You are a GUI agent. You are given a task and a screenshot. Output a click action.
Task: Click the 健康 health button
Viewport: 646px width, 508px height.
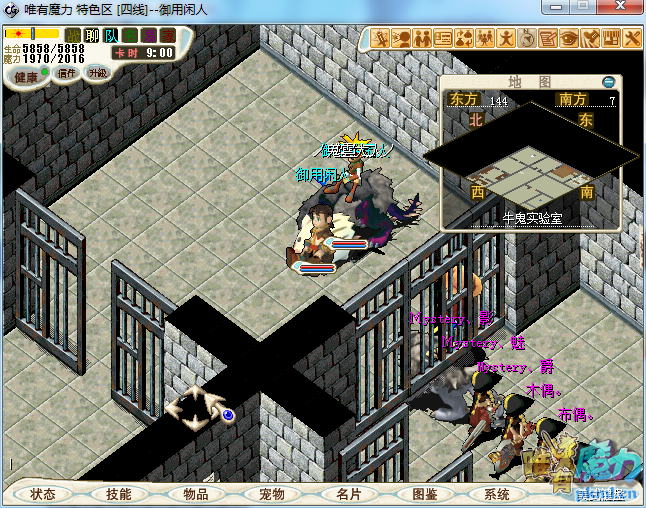pos(27,77)
